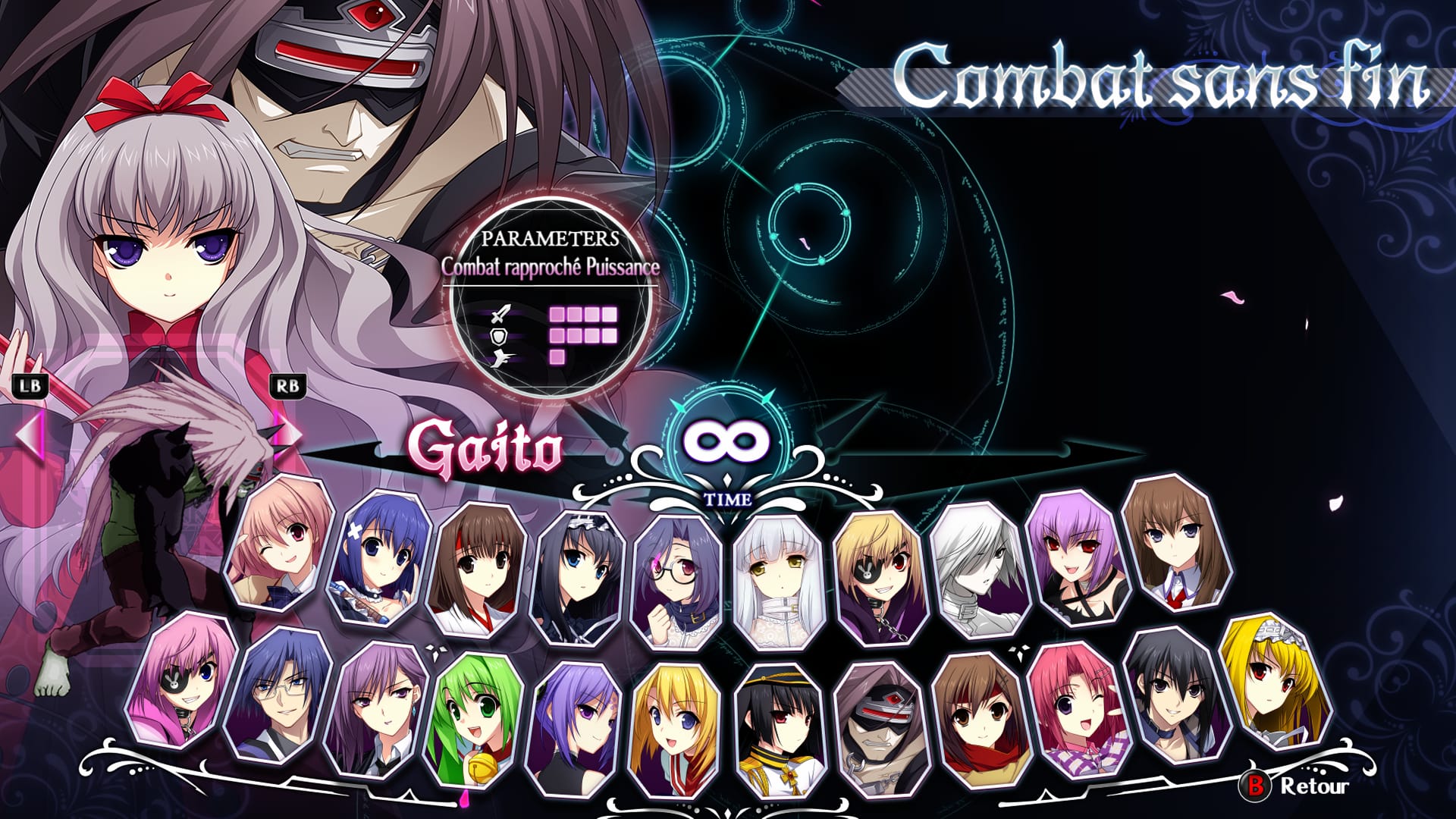
Task: Select the pink-haired winking girl portrait
Action: tap(281, 544)
